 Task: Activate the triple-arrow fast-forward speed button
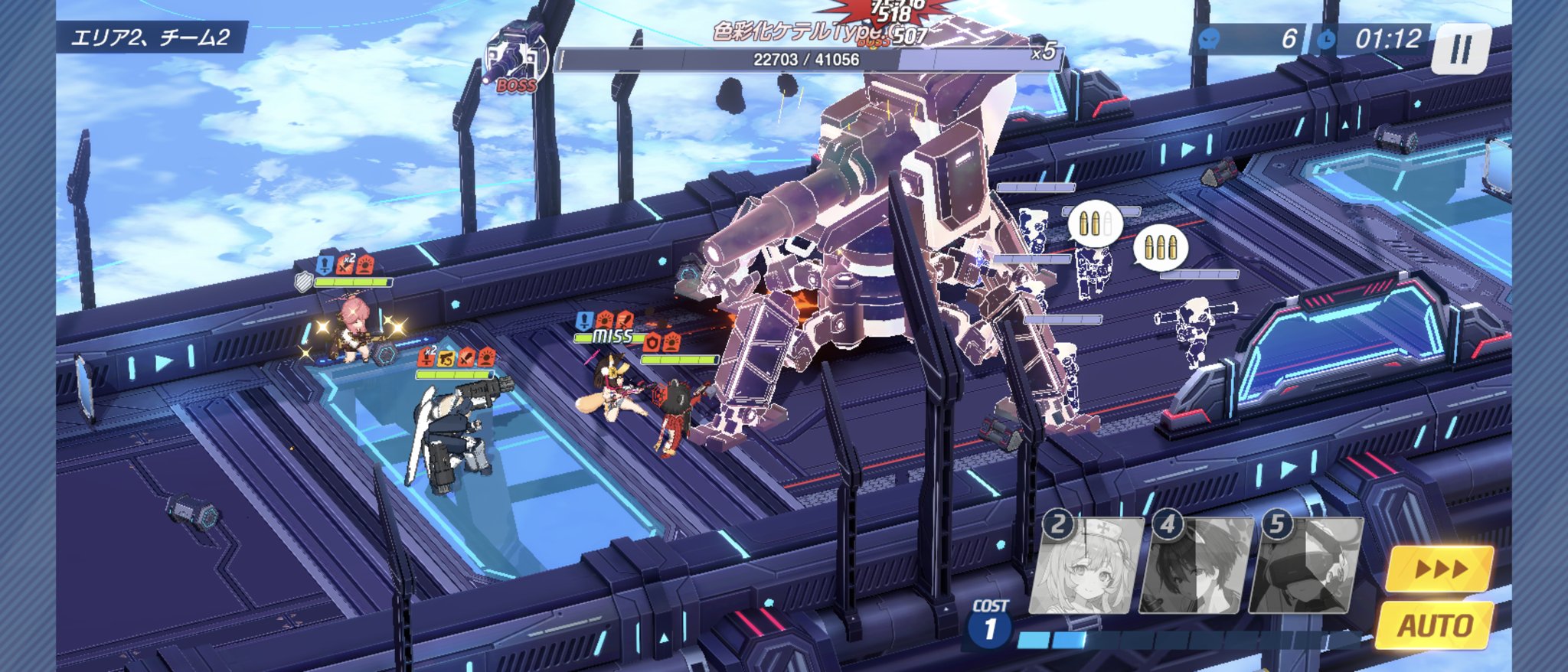1439,569
